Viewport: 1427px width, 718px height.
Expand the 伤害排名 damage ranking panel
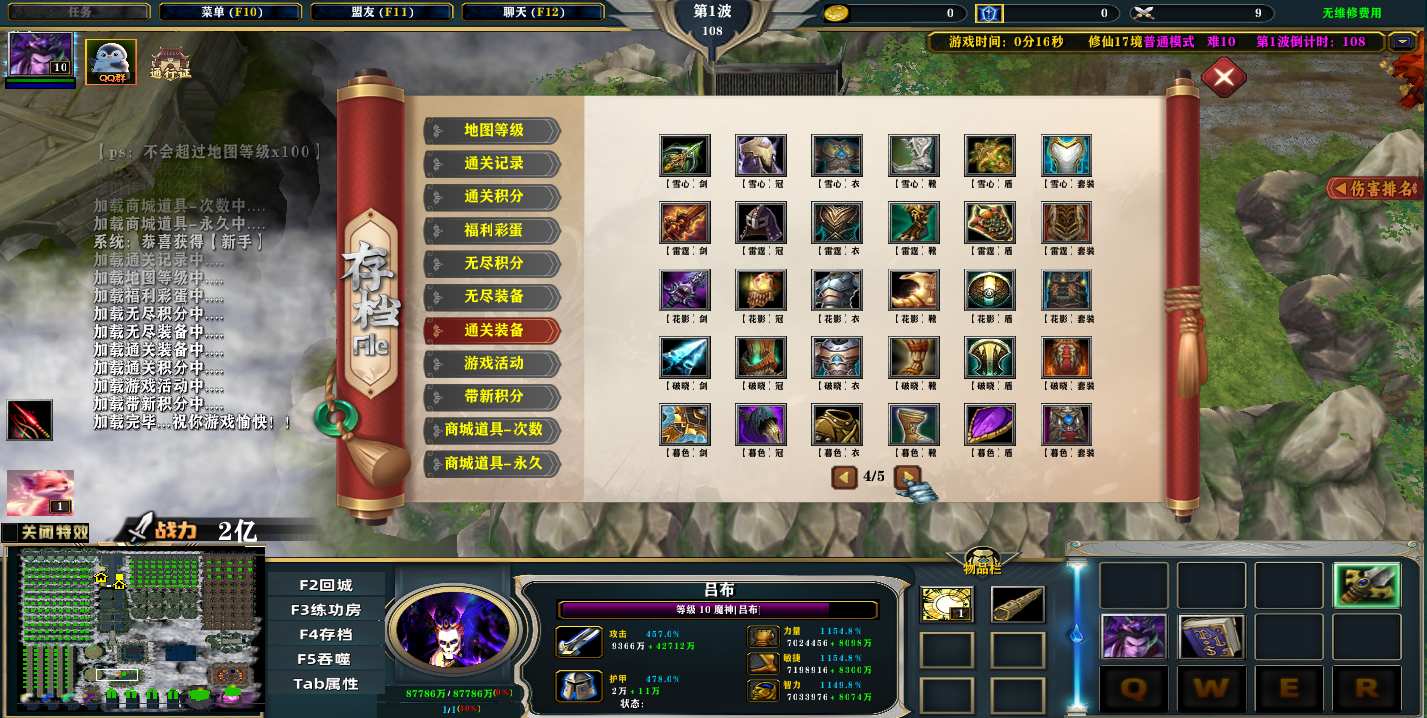(x=1374, y=188)
